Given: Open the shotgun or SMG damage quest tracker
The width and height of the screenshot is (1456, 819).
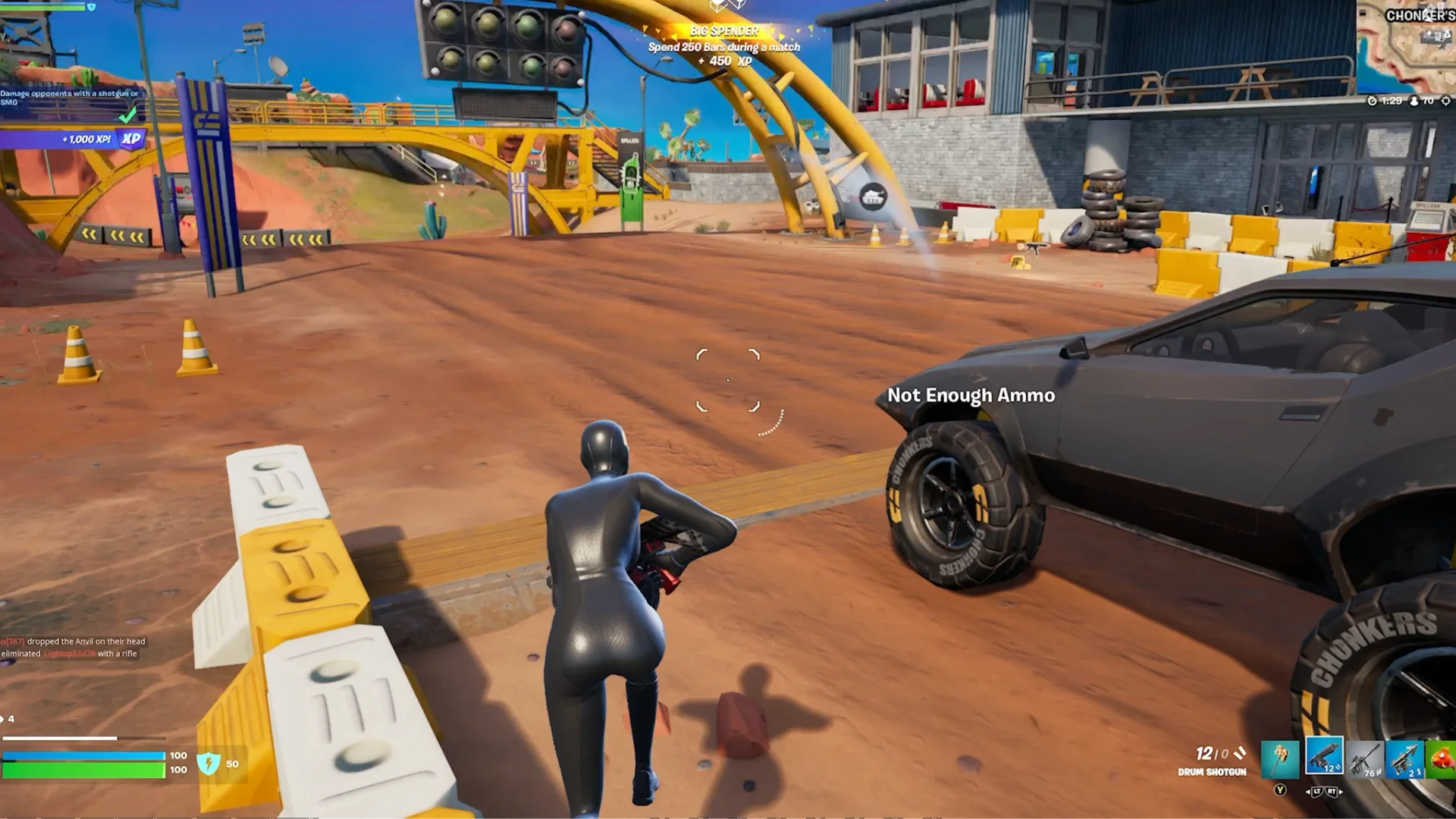Looking at the screenshot, I should tap(70, 98).
